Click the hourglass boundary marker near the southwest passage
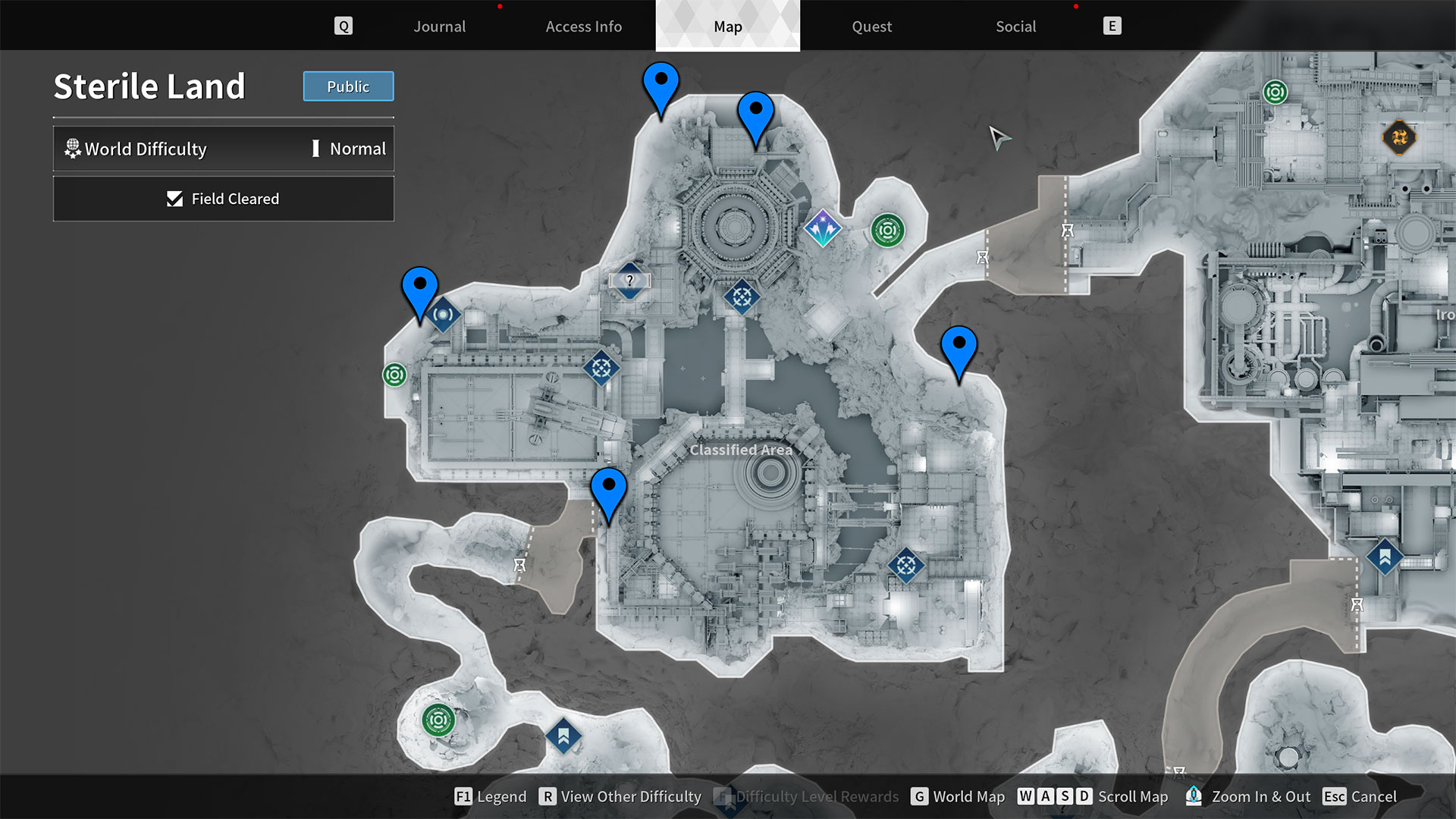Image resolution: width=1456 pixels, height=819 pixels. click(x=519, y=564)
